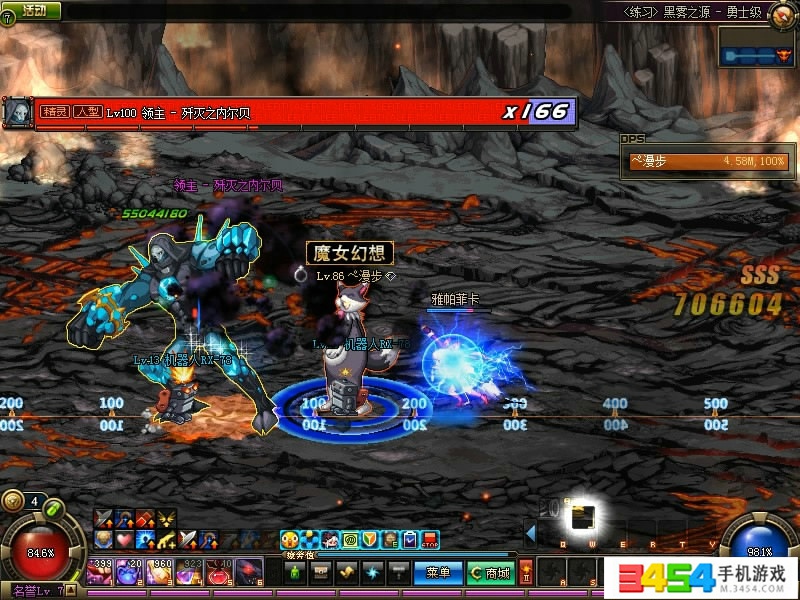Click the yellow chick face icon
The image size is (800, 600).
tap(289, 540)
